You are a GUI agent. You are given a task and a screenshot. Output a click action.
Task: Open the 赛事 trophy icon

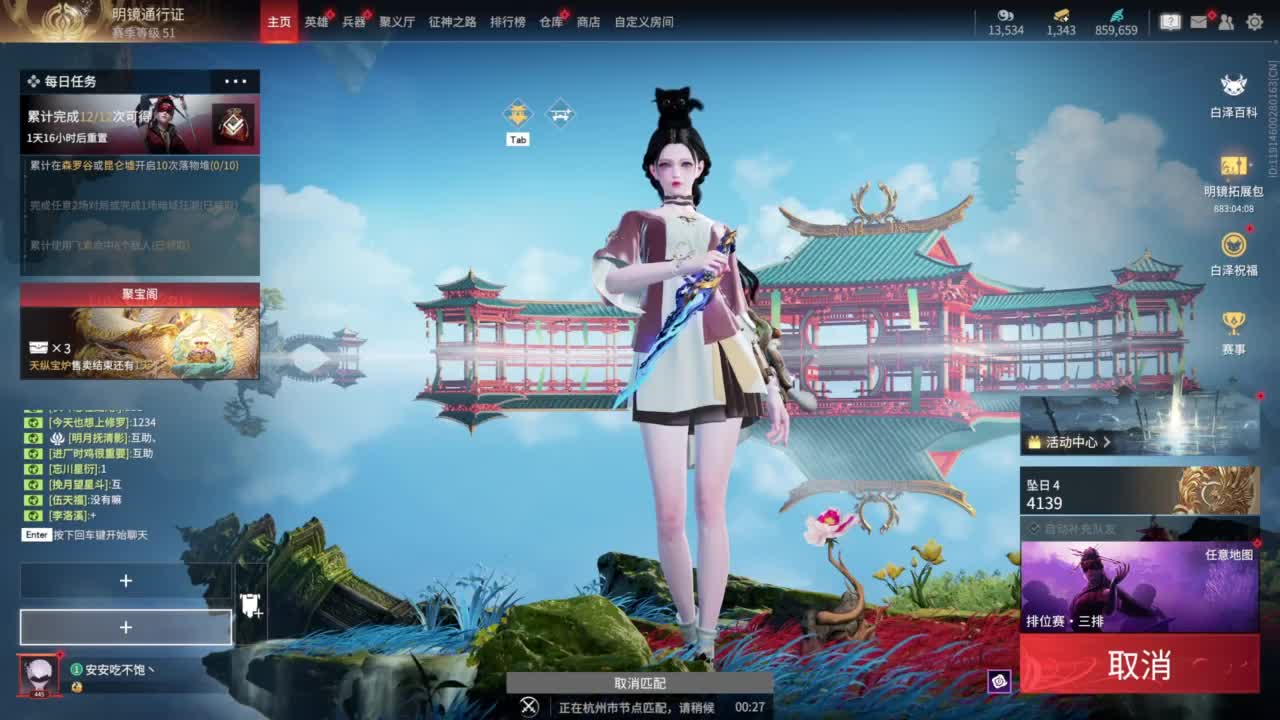point(1232,325)
